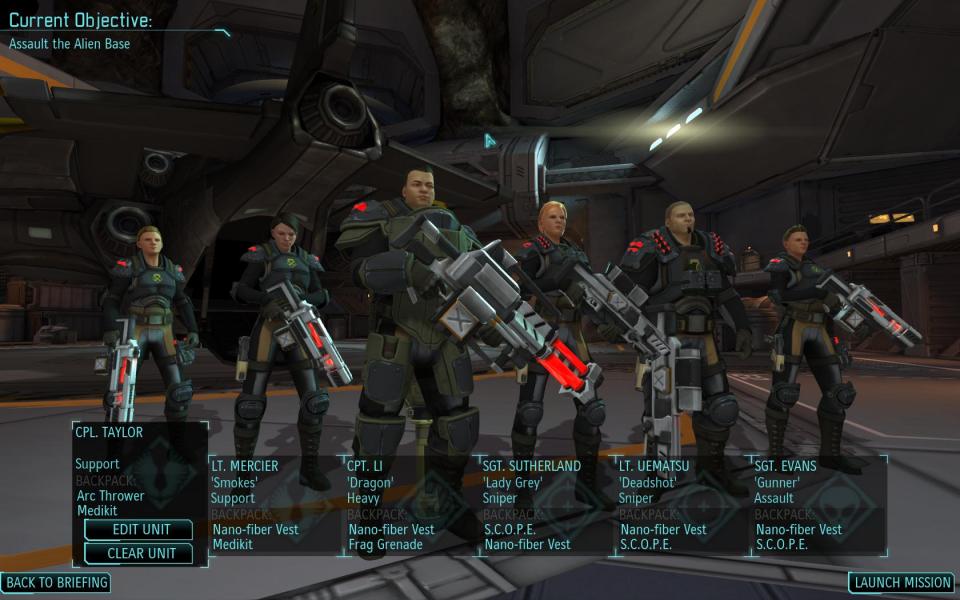The height and width of the screenshot is (600, 960).
Task: Select Lt. Mercier 'Smokes' squad slot
Action: click(274, 505)
